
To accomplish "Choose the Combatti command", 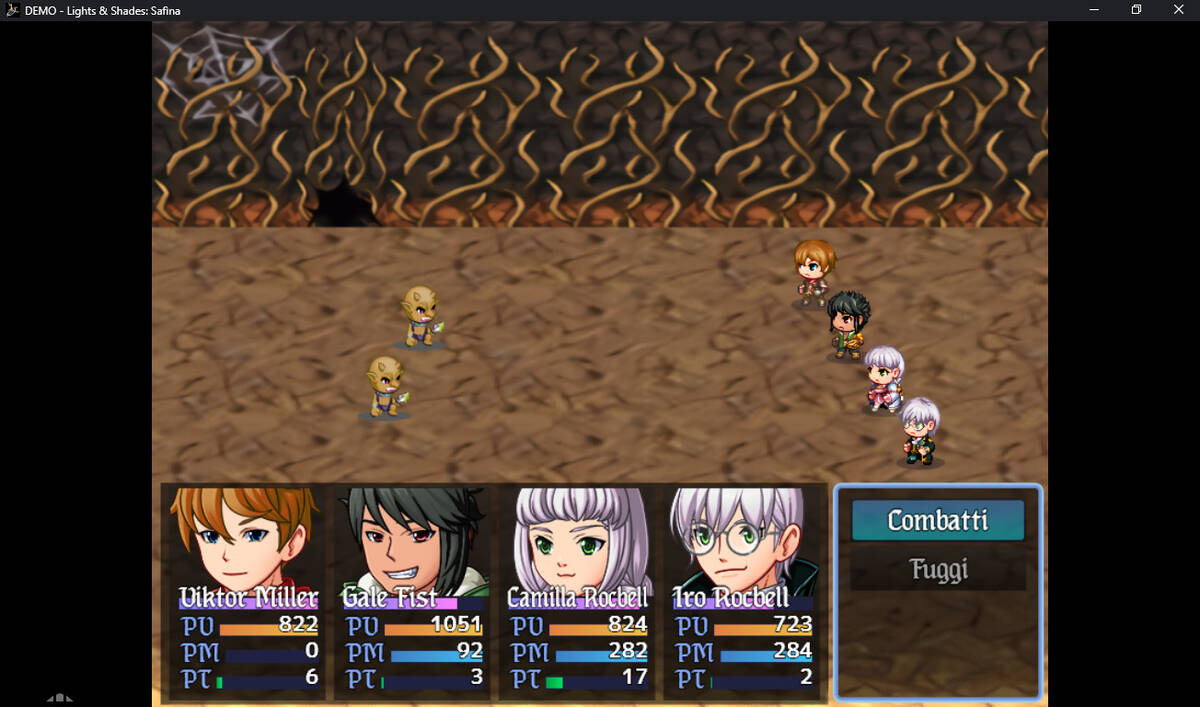I will pyautogui.click(x=937, y=520).
